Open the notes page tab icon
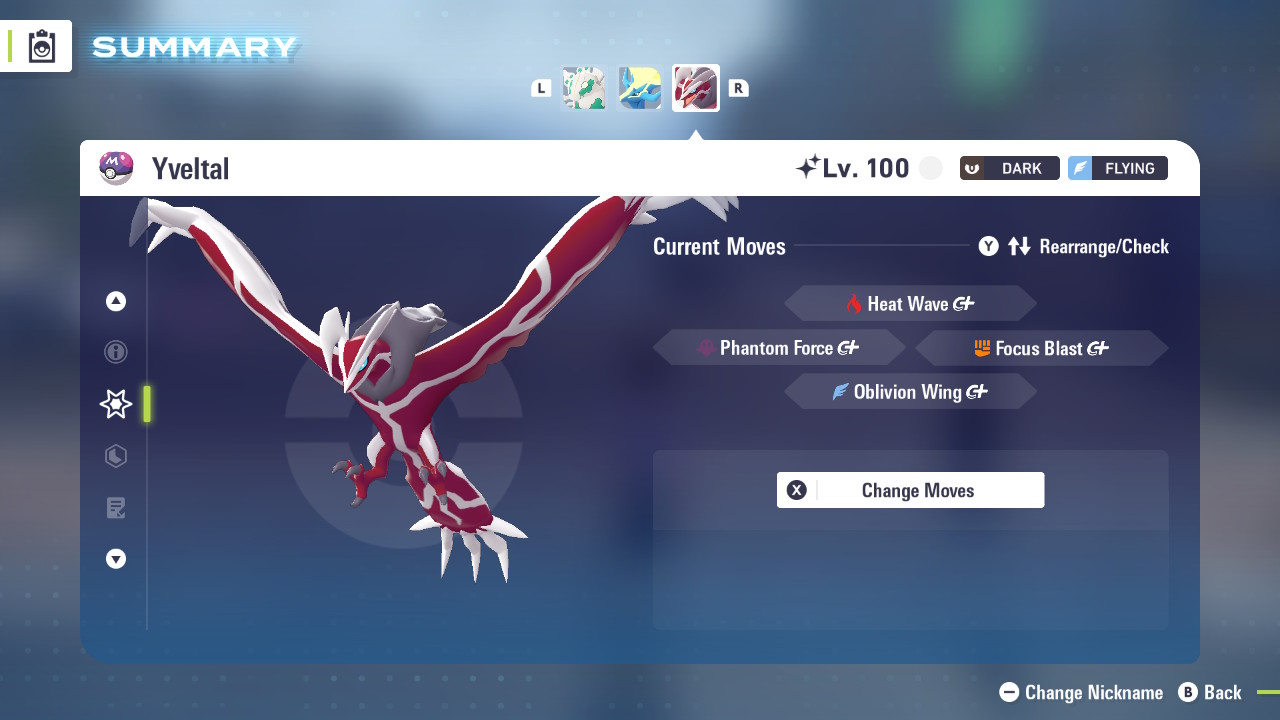The height and width of the screenshot is (720, 1280). pos(116,508)
